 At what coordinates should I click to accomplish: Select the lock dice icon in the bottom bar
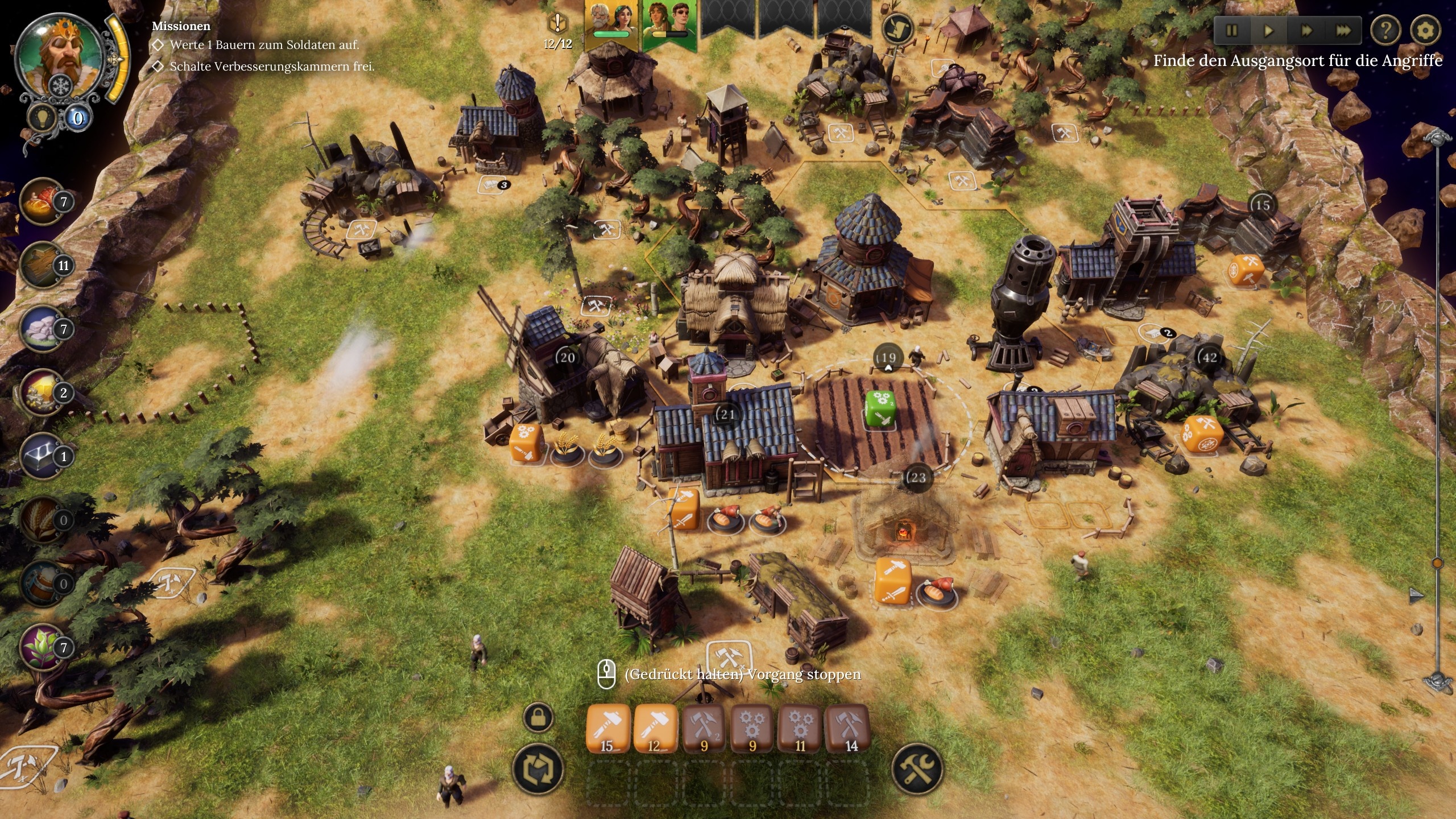tap(539, 717)
